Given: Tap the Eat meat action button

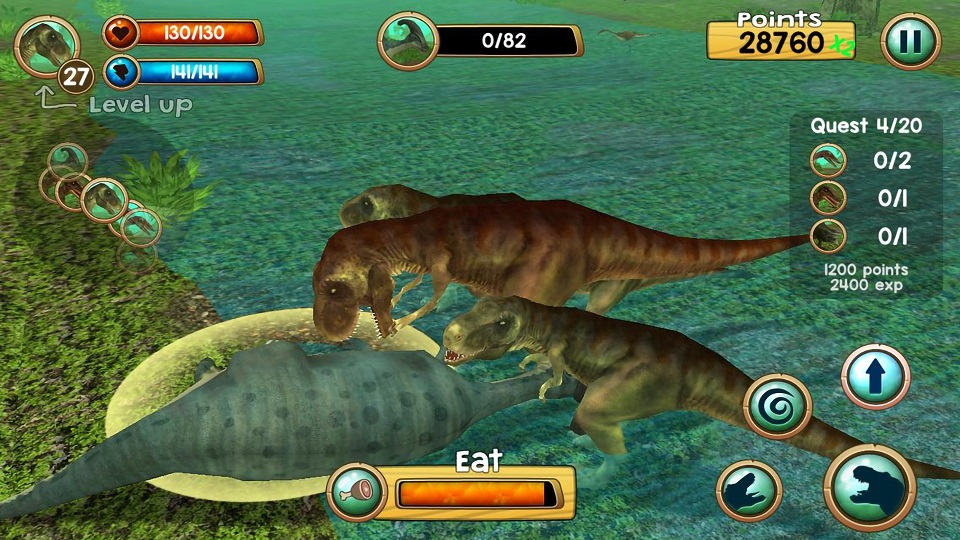Looking at the screenshot, I should 358,492.
